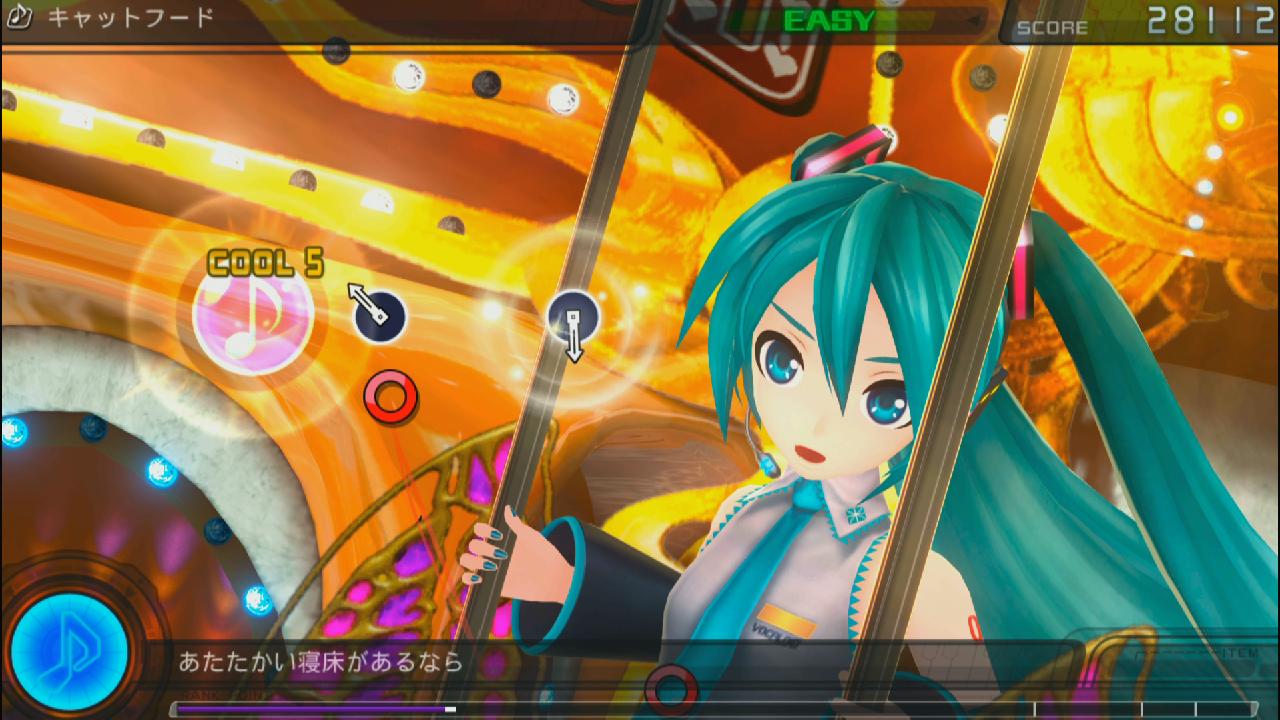Tap the dark target with downward-pointing hand

click(x=573, y=316)
